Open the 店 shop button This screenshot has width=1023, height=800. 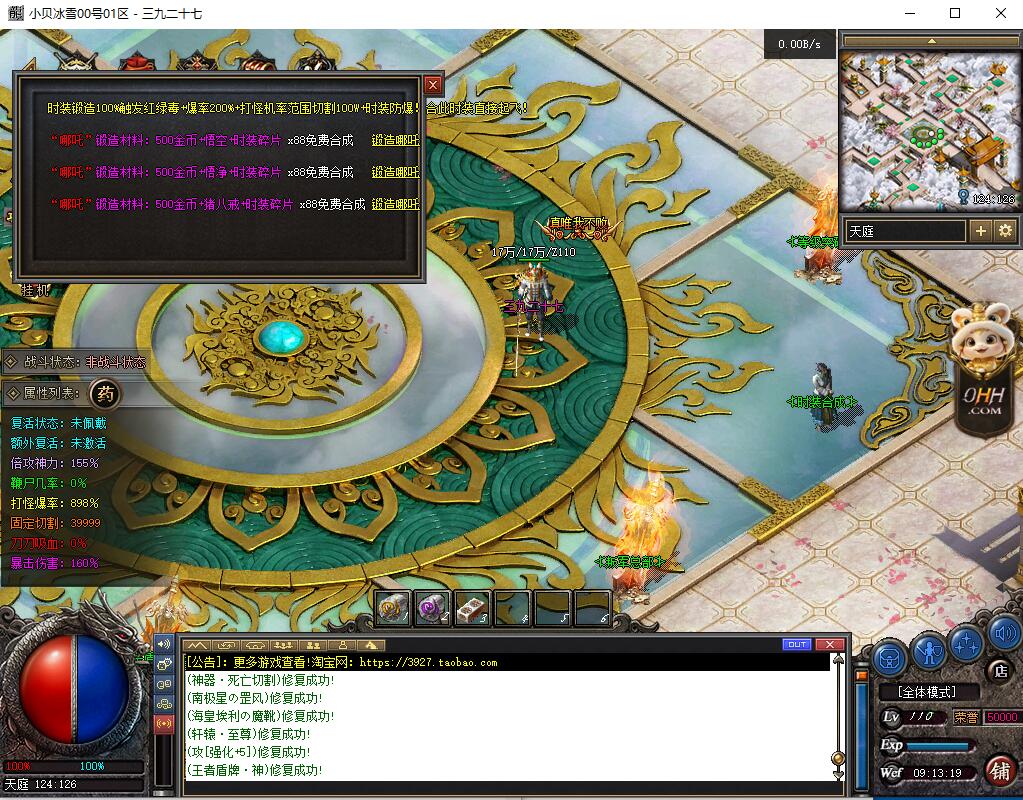tap(998, 669)
